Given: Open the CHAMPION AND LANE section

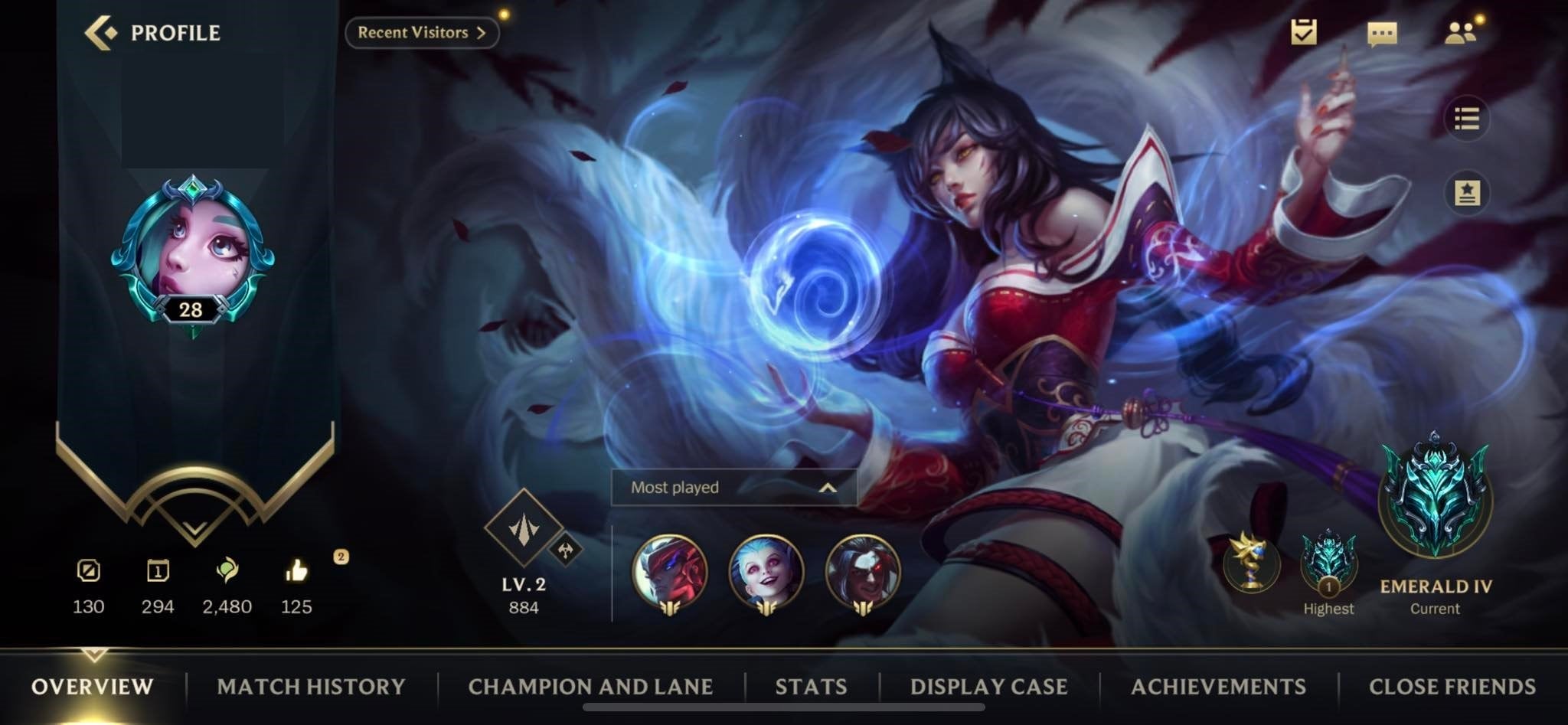Looking at the screenshot, I should [x=592, y=687].
